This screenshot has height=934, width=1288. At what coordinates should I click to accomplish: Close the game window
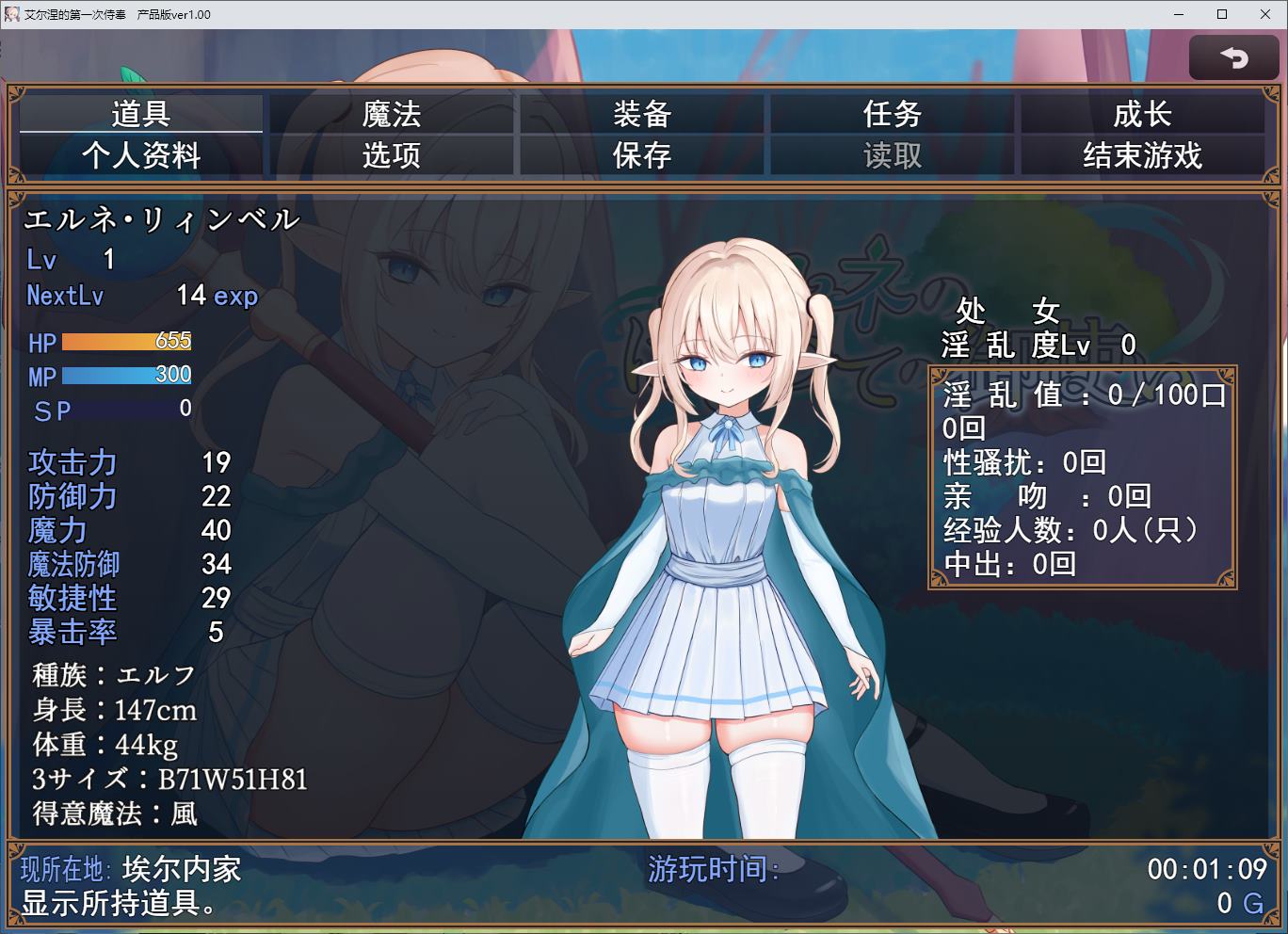tap(1265, 14)
